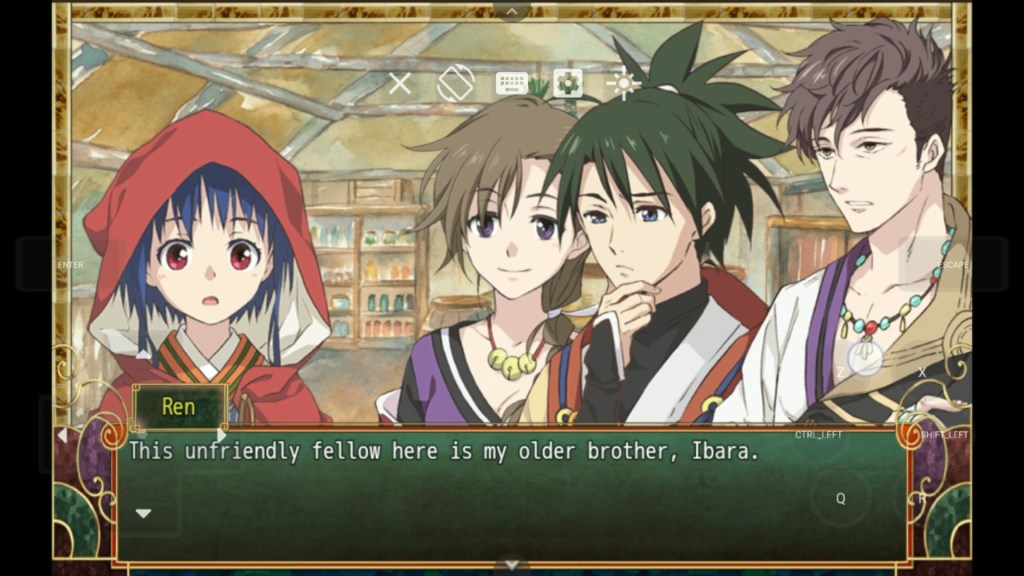
Task: Open the on-screen keyboard
Action: click(x=511, y=84)
